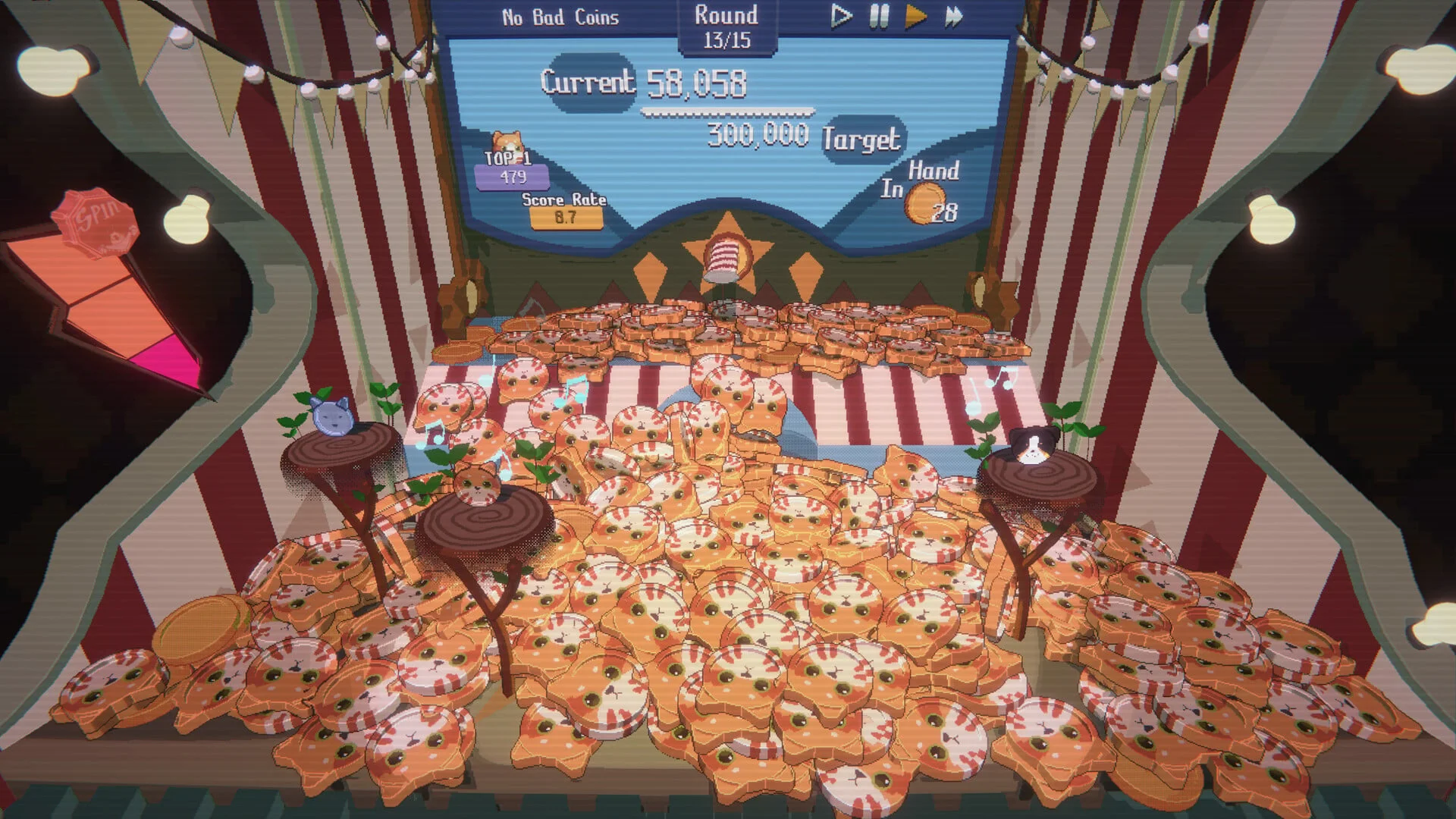Pause the coin pusher round
Screen dimensions: 1456x819
(879, 16)
